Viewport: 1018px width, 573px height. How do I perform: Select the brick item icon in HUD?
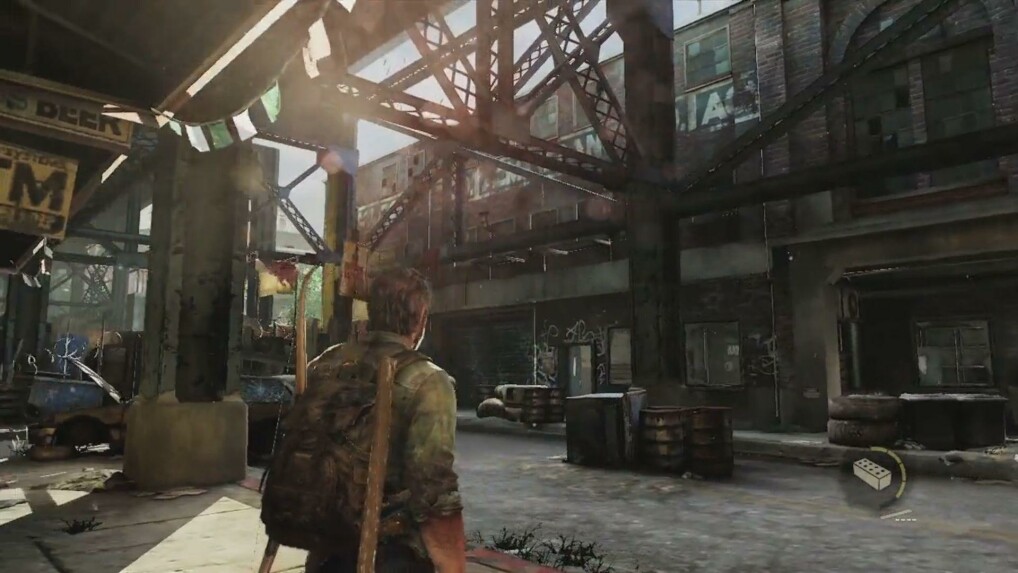pyautogui.click(x=872, y=474)
